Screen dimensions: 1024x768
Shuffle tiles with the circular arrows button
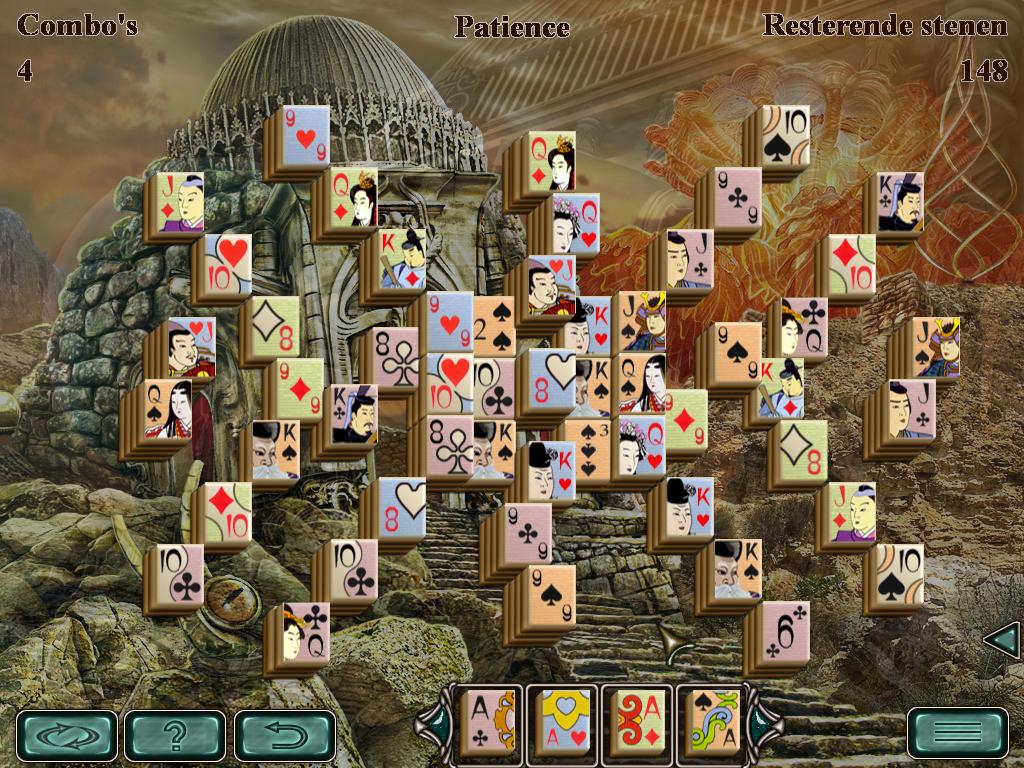click(x=67, y=735)
